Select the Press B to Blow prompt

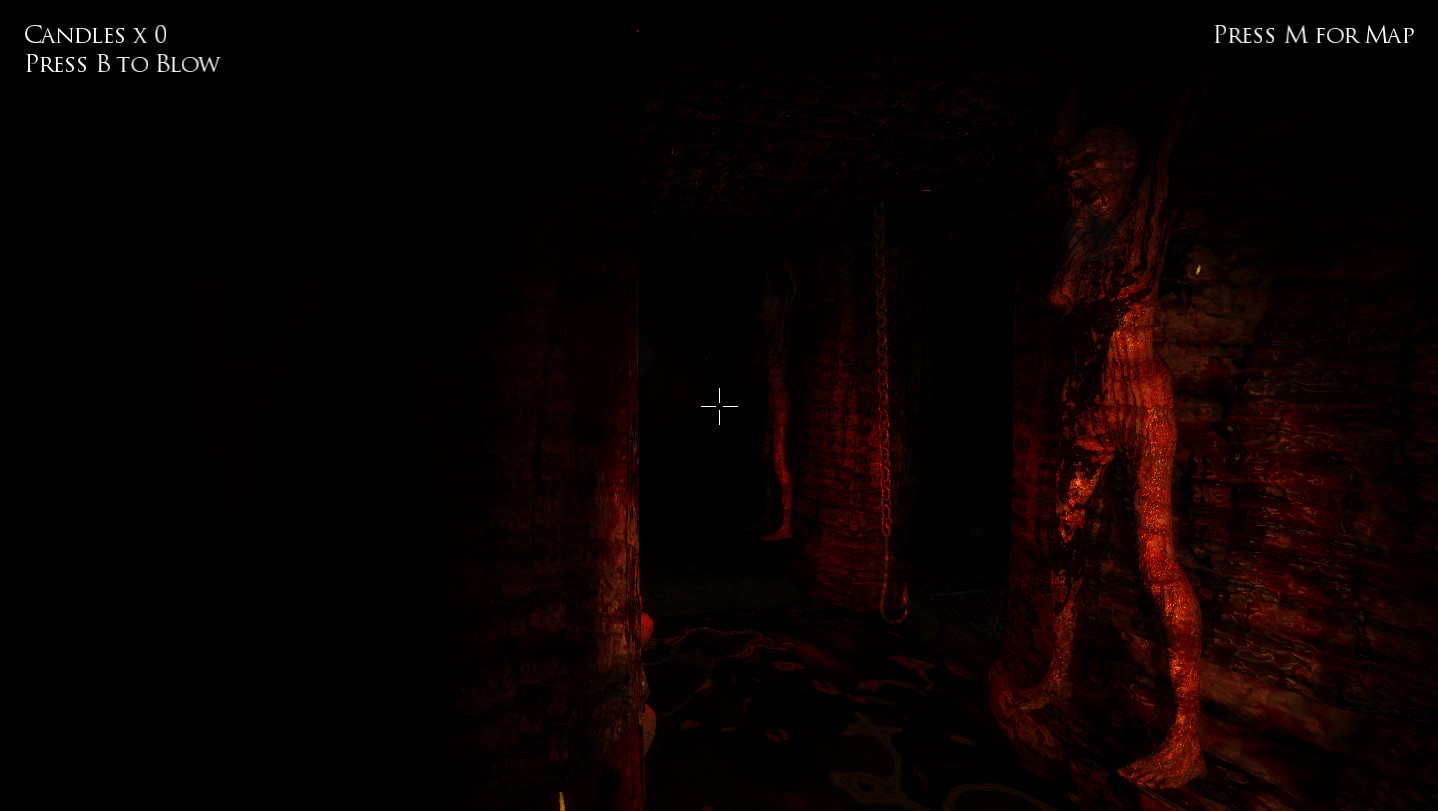click(x=122, y=63)
